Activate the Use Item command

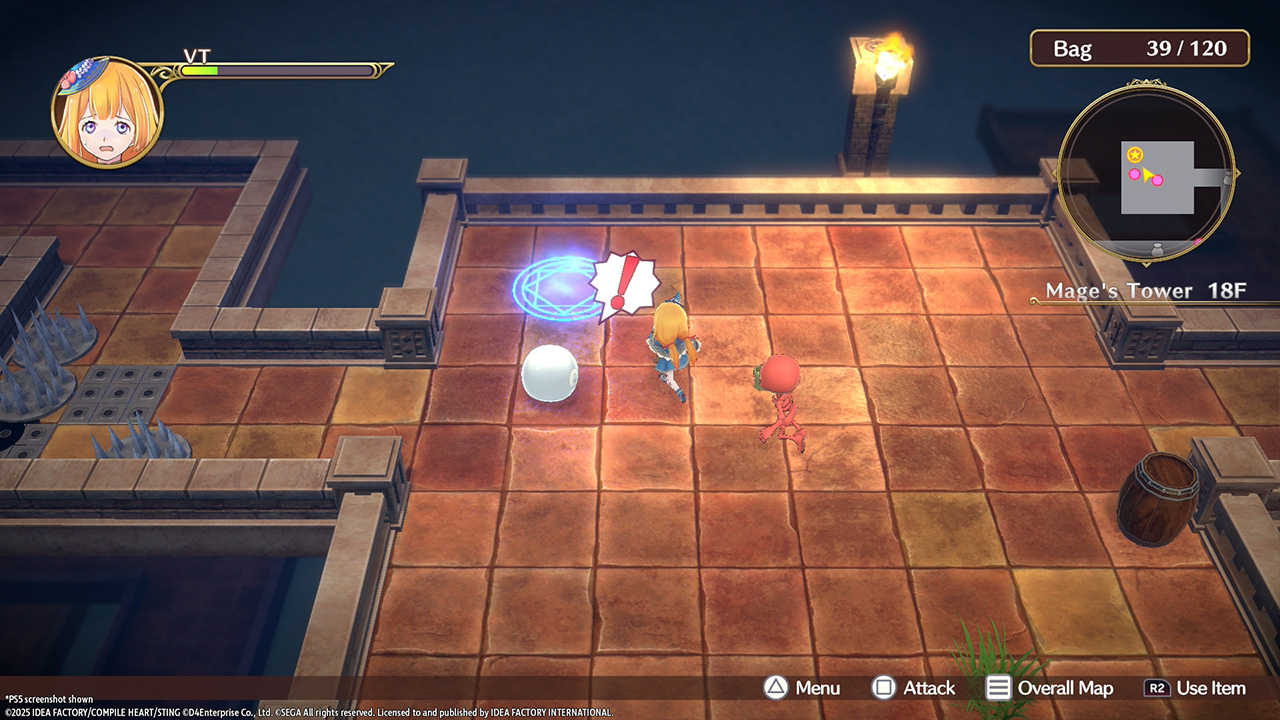(x=1195, y=688)
